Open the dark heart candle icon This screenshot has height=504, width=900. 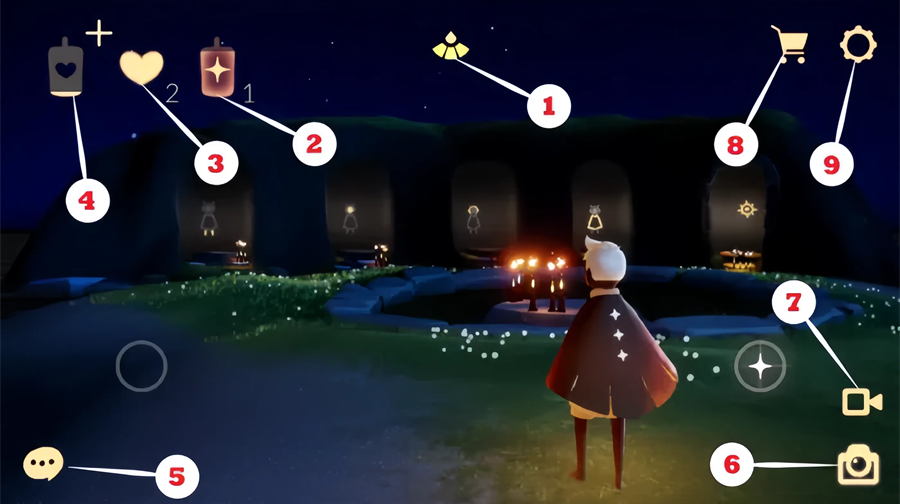[x=67, y=70]
